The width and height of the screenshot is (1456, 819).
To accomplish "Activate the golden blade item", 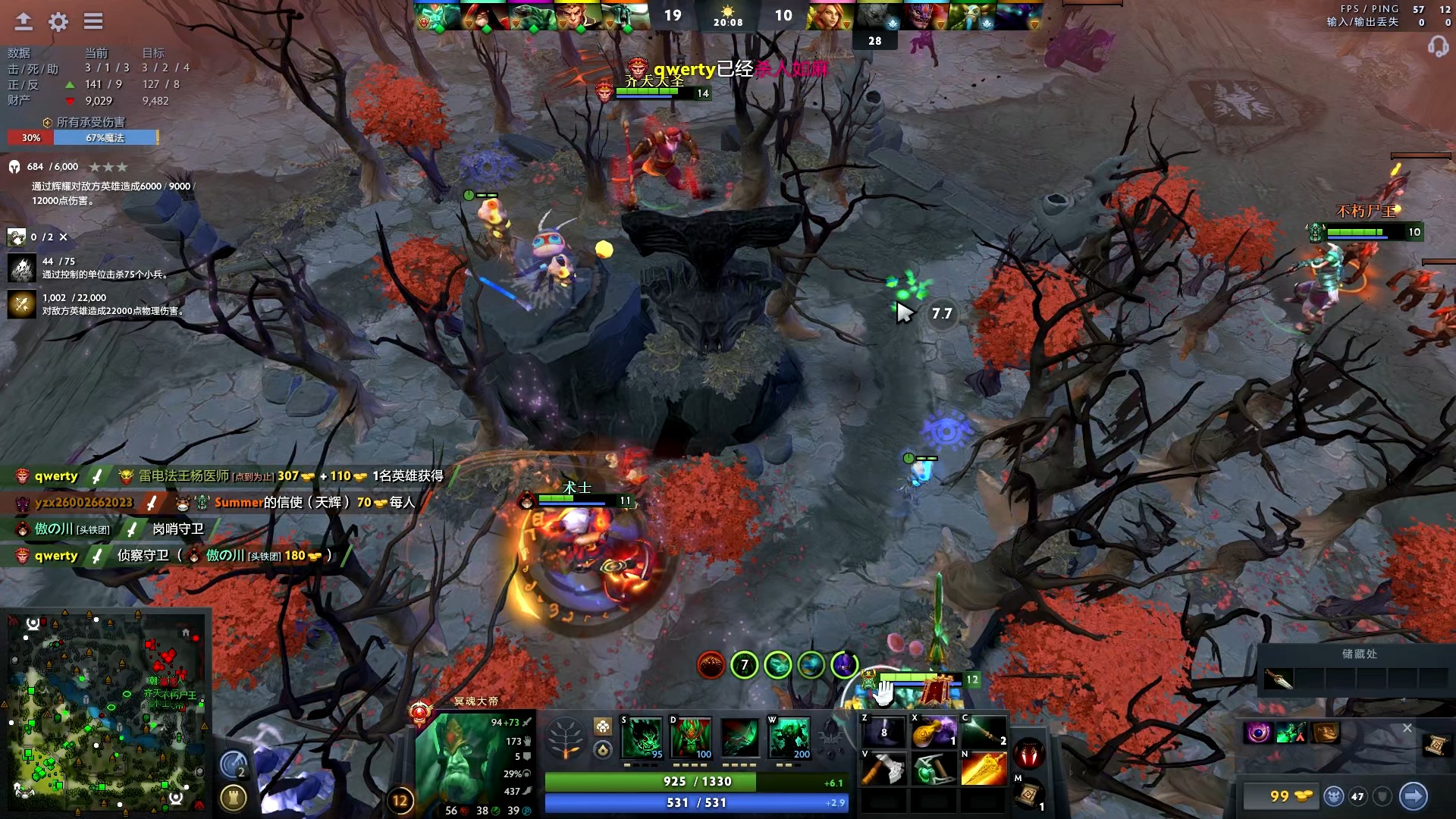I will point(984,769).
